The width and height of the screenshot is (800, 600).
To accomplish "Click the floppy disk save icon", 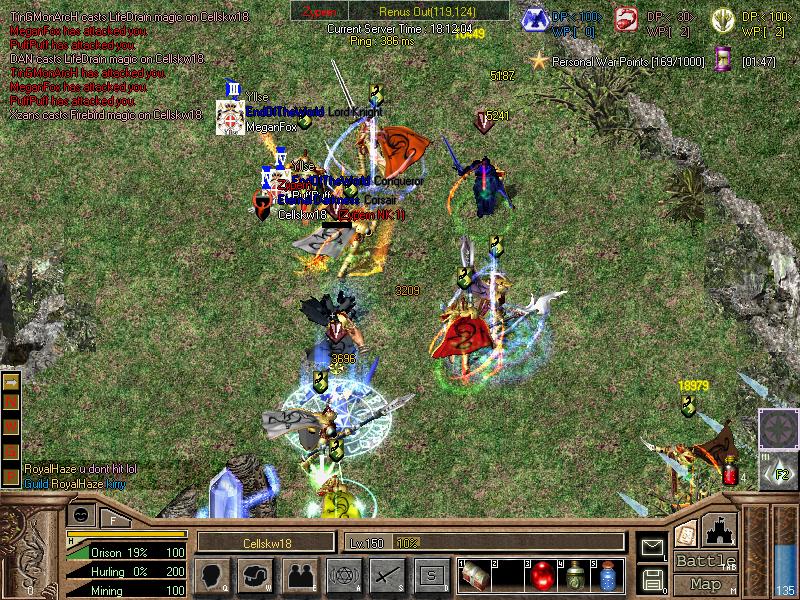I will (x=652, y=578).
